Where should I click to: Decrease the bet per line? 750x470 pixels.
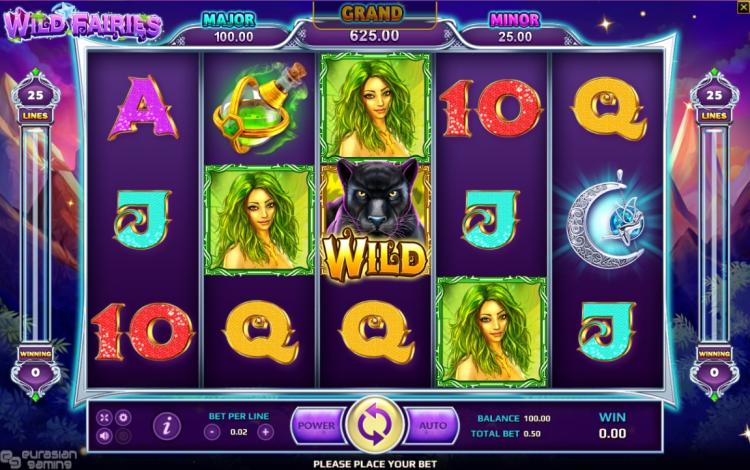click(212, 432)
